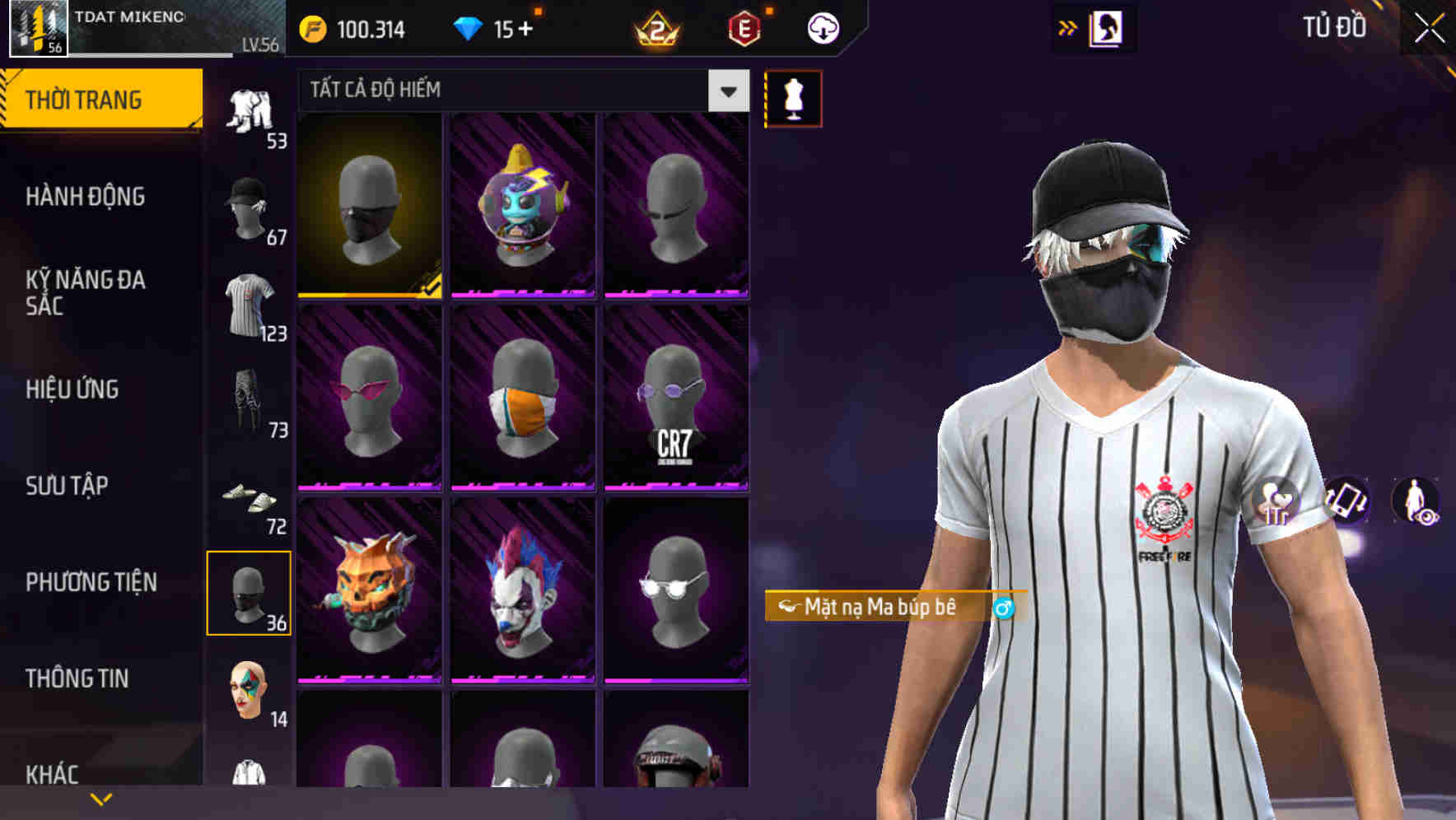This screenshot has width=1456, height=820.
Task: Click the favorite heart icon on the character
Action: click(1273, 501)
